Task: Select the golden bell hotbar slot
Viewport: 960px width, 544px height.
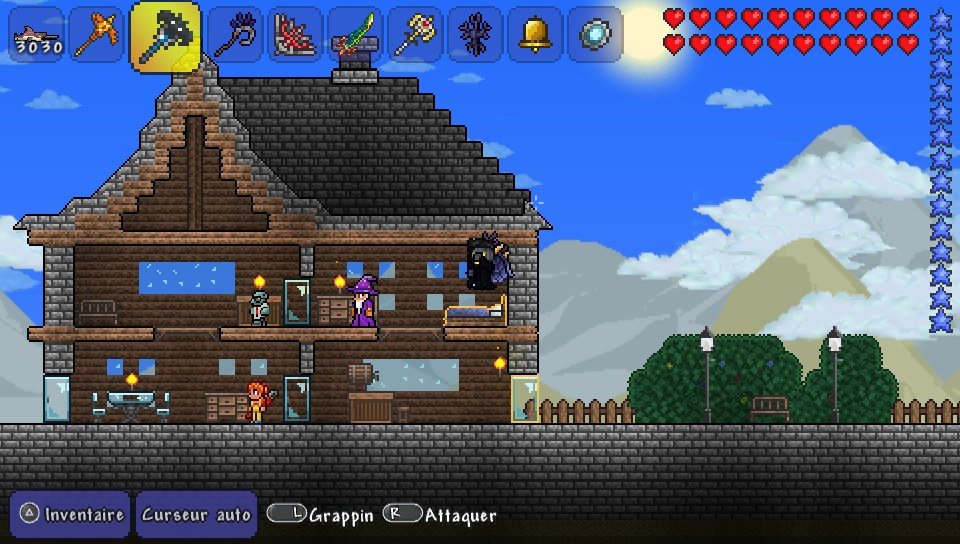Action: click(x=535, y=36)
